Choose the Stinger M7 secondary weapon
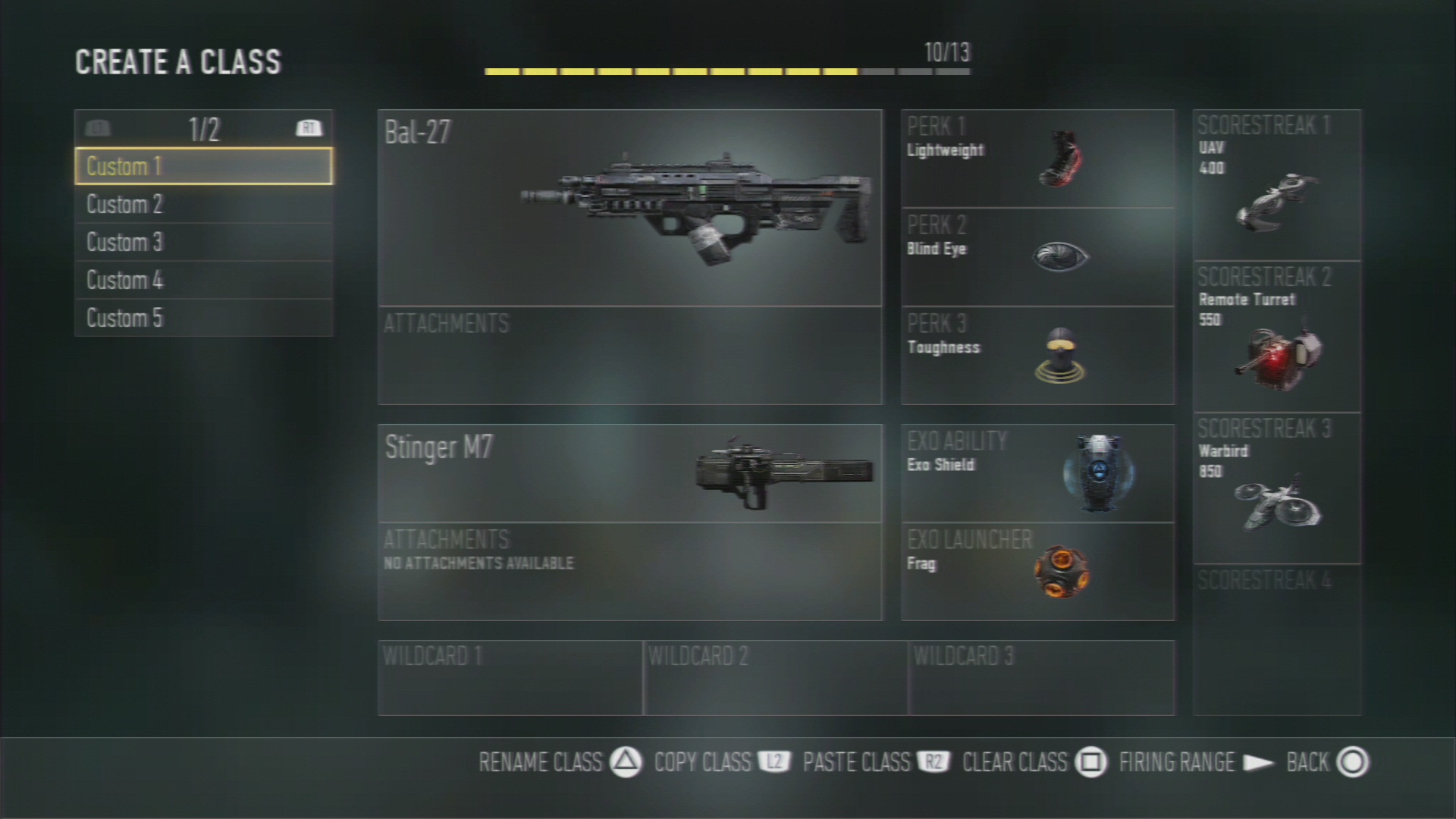1456x819 pixels. point(629,473)
